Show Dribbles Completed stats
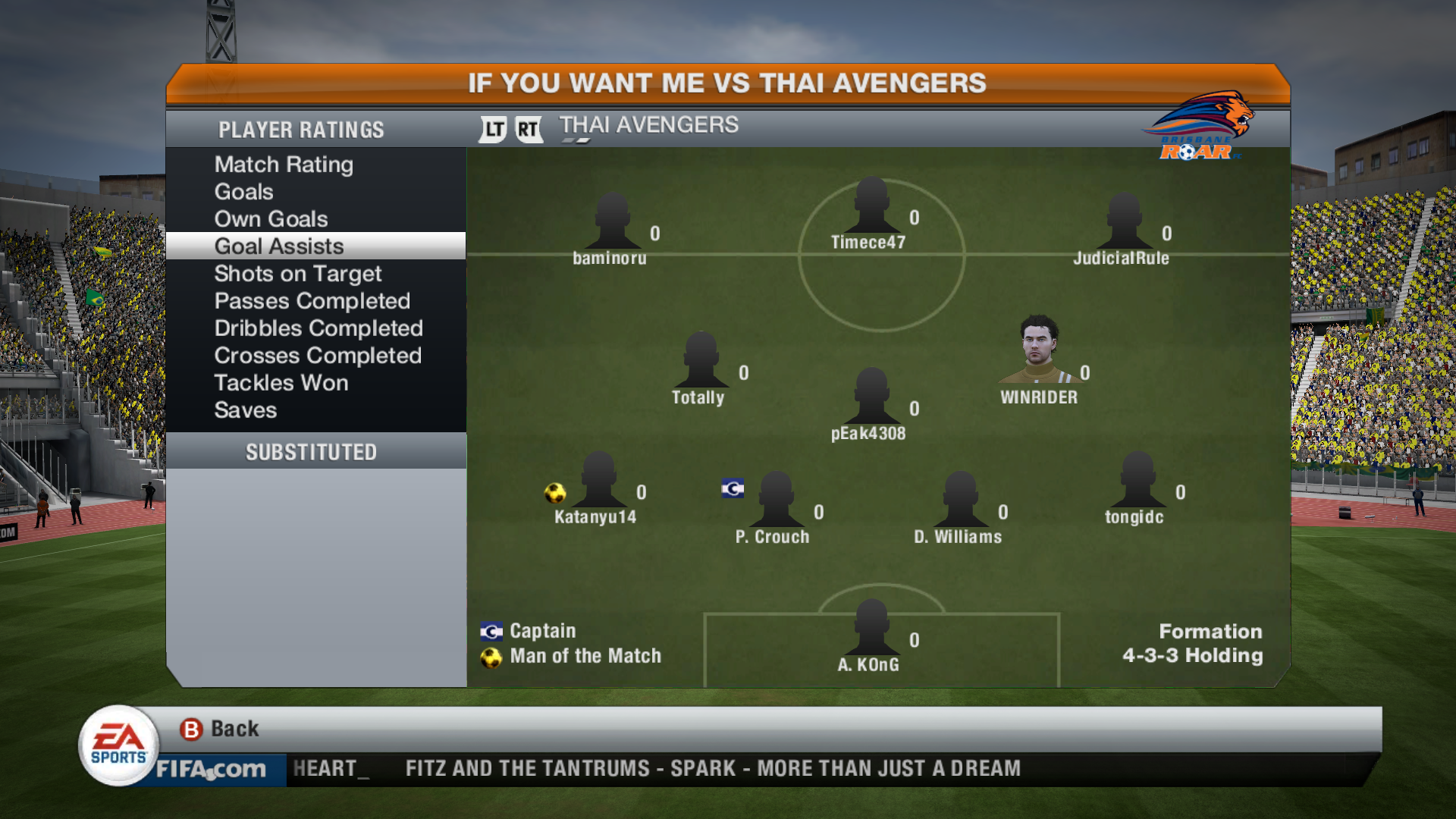 tap(318, 328)
